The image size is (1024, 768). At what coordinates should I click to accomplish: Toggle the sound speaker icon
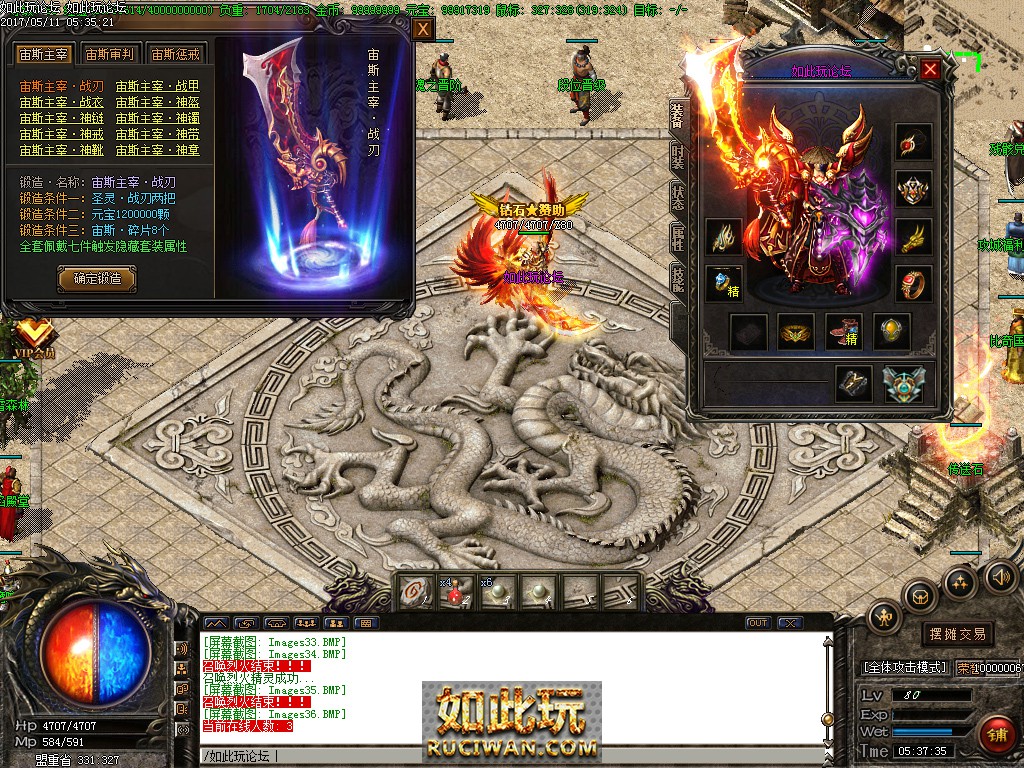tap(1000, 576)
